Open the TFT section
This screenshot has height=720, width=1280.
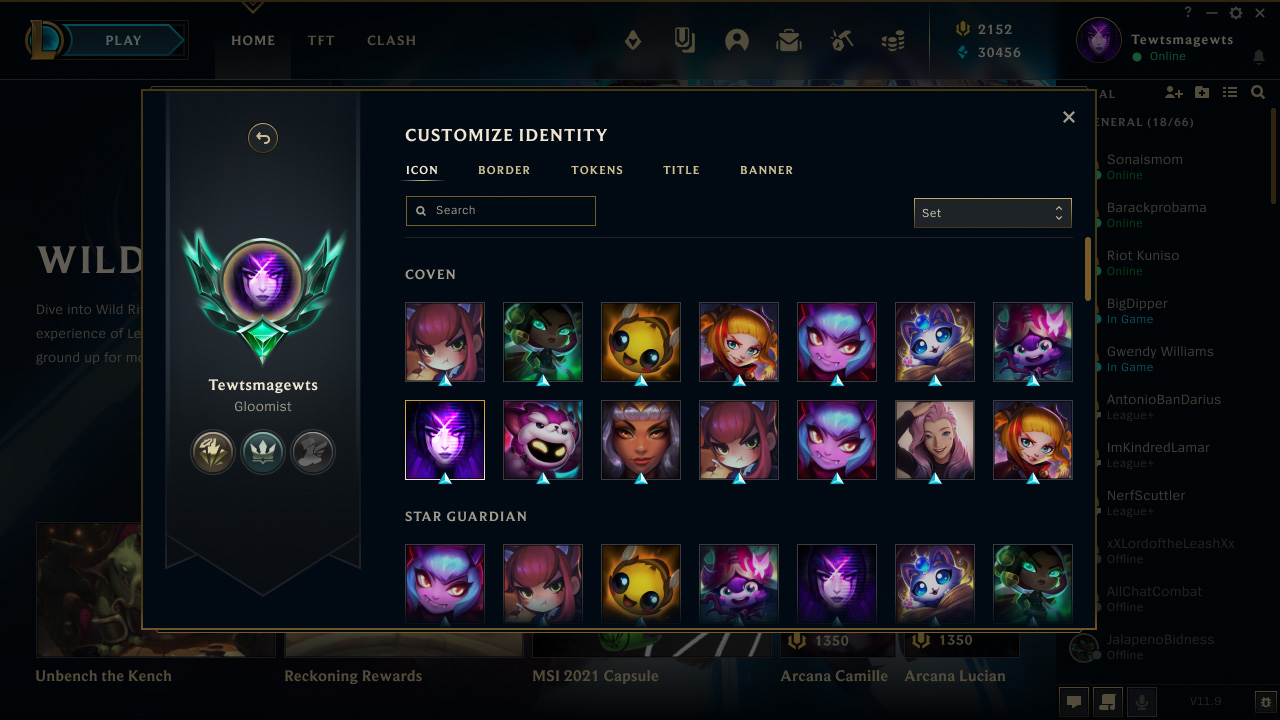click(321, 41)
